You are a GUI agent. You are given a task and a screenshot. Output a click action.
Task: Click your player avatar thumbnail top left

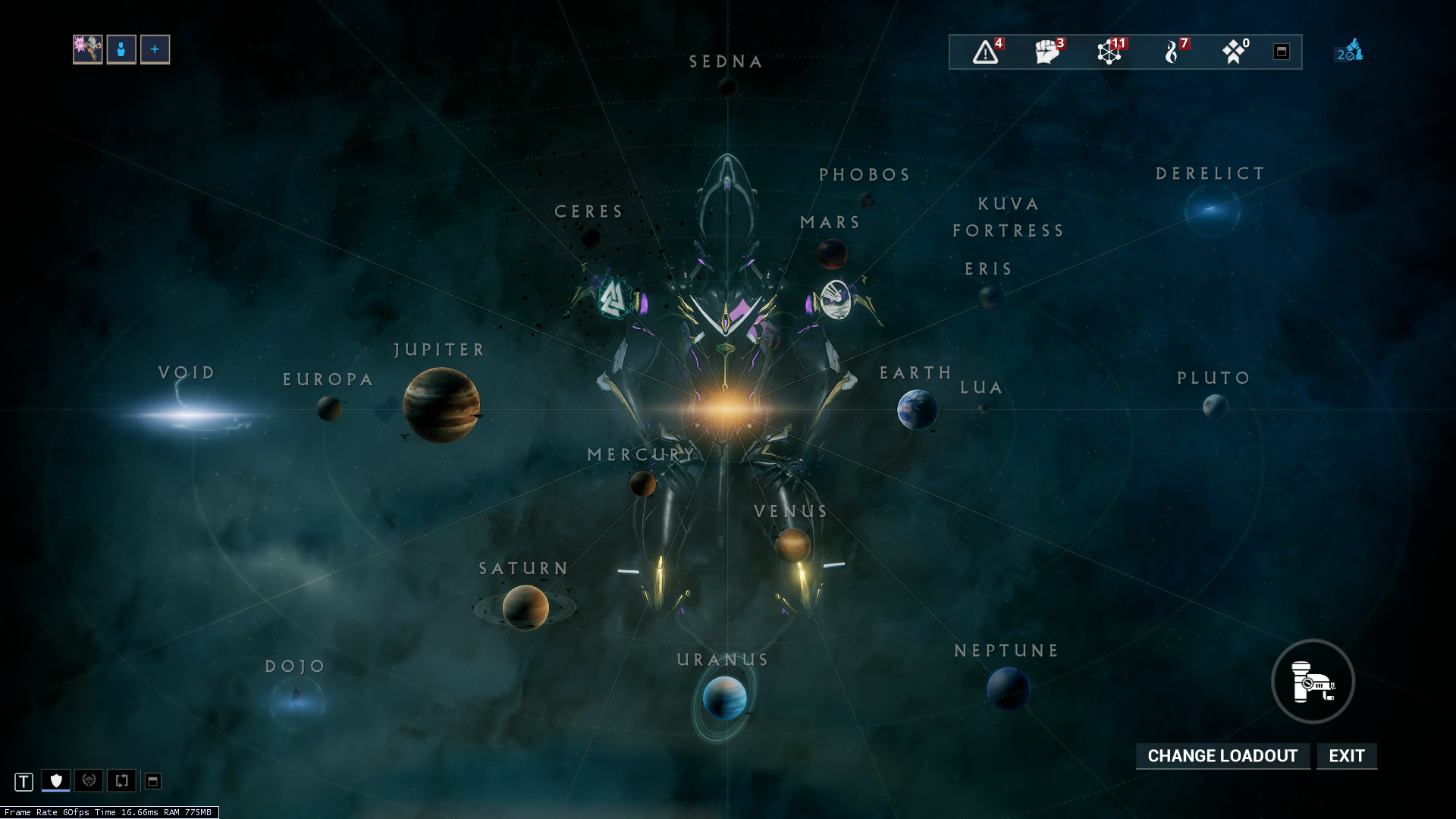point(88,48)
